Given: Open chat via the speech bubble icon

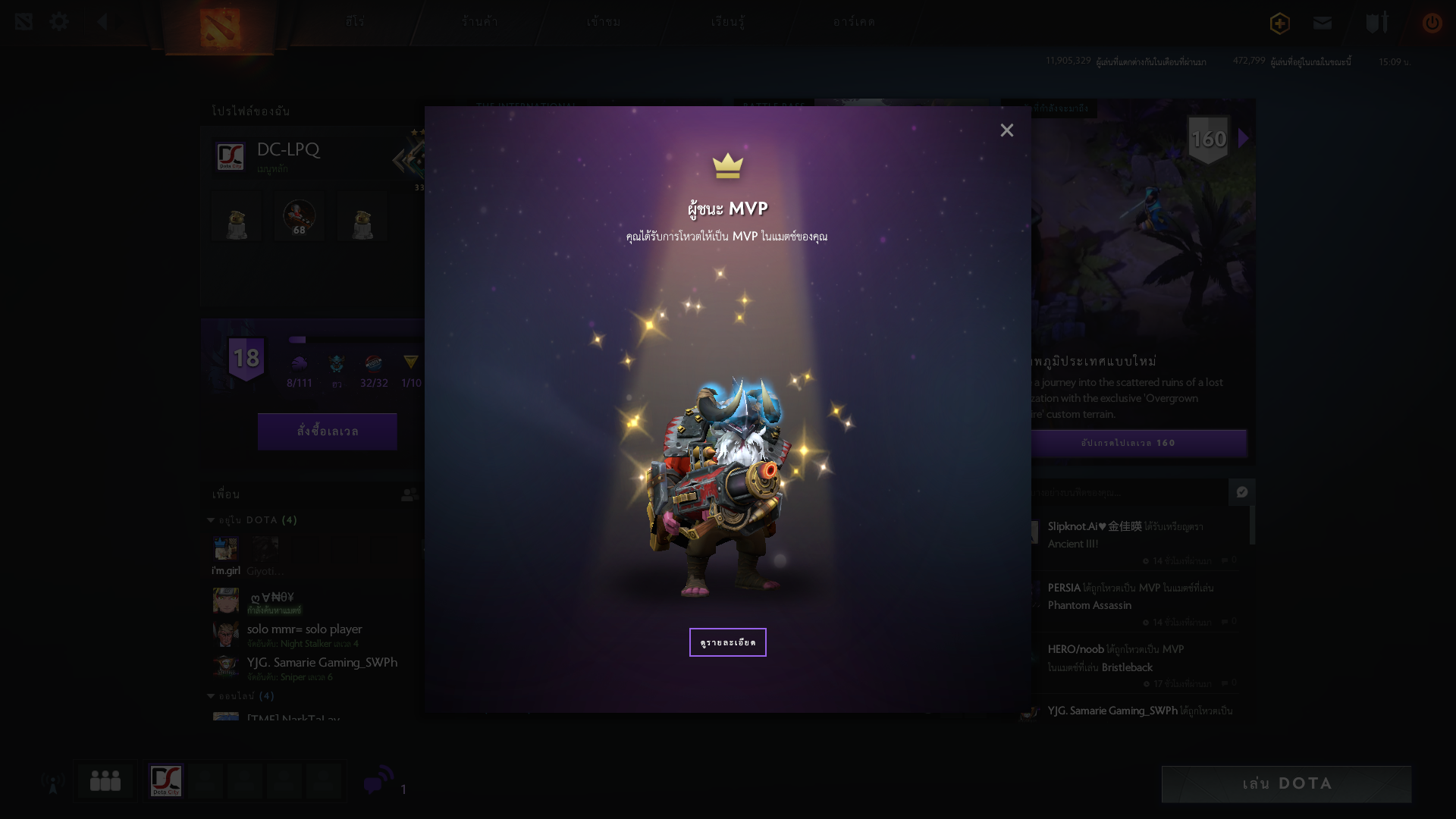Looking at the screenshot, I should 377,783.
